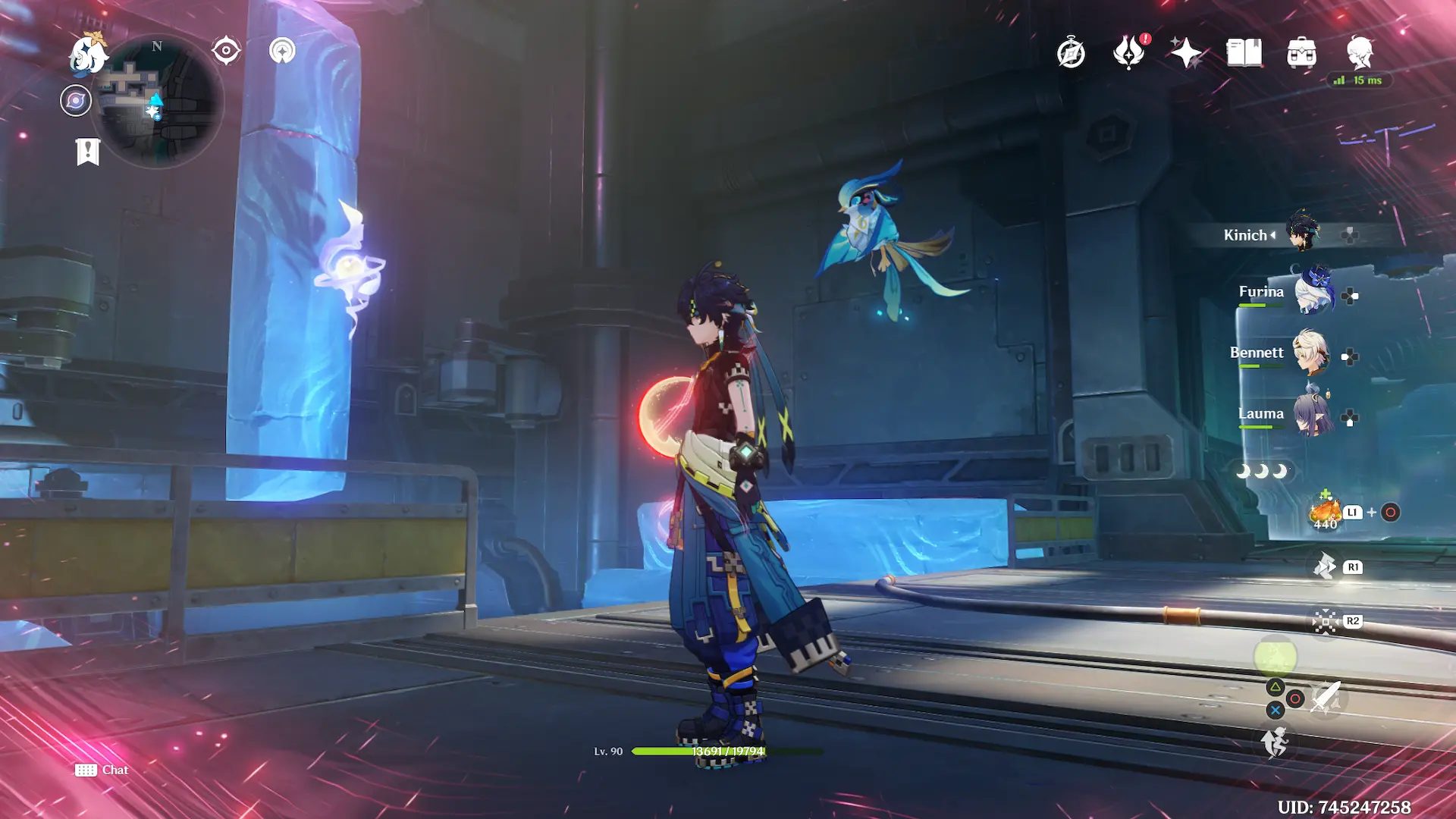Open the quest navigation eye icon
The height and width of the screenshot is (819, 1456).
[226, 51]
